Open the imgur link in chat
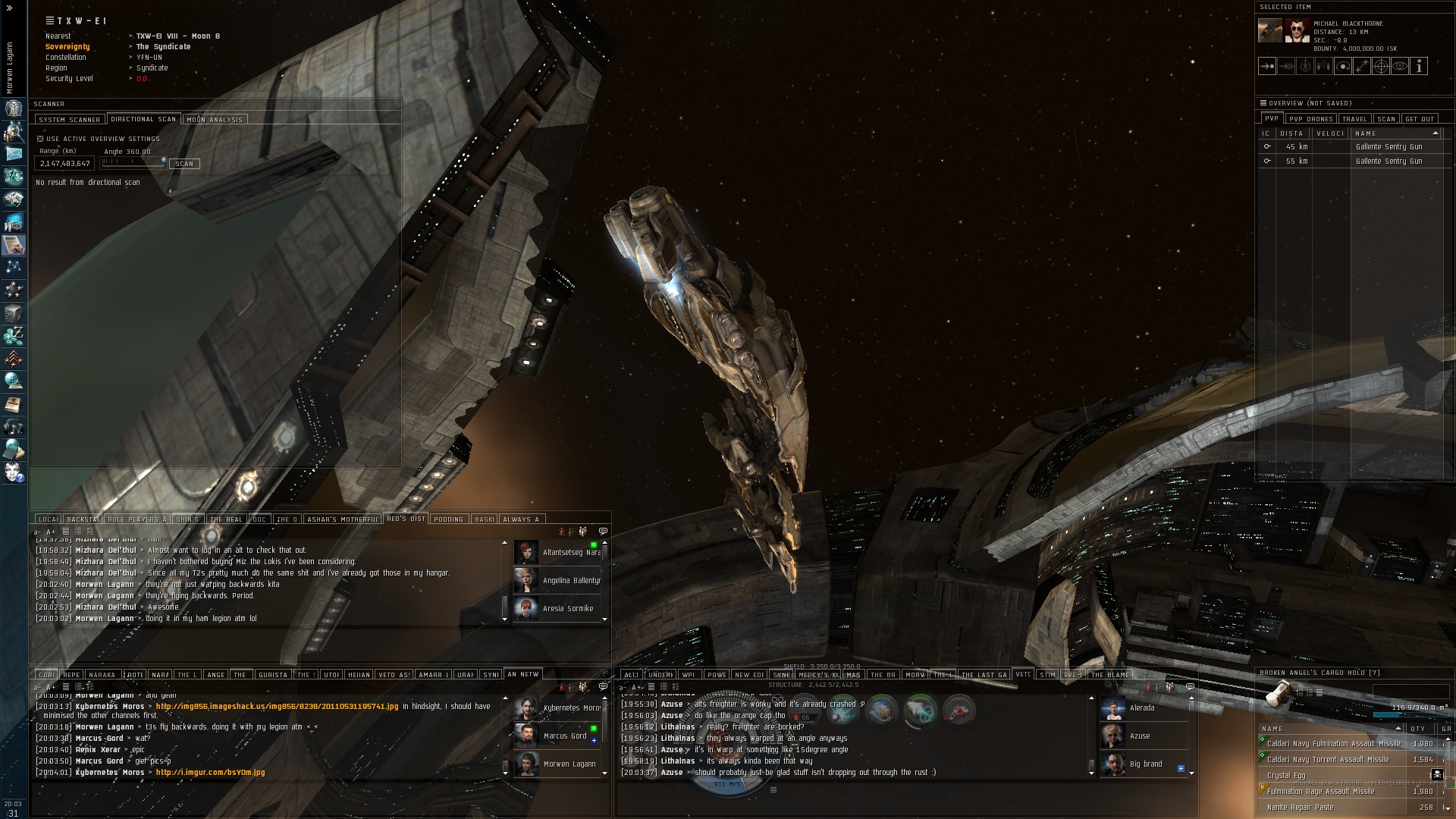The height and width of the screenshot is (819, 1456). tap(210, 773)
